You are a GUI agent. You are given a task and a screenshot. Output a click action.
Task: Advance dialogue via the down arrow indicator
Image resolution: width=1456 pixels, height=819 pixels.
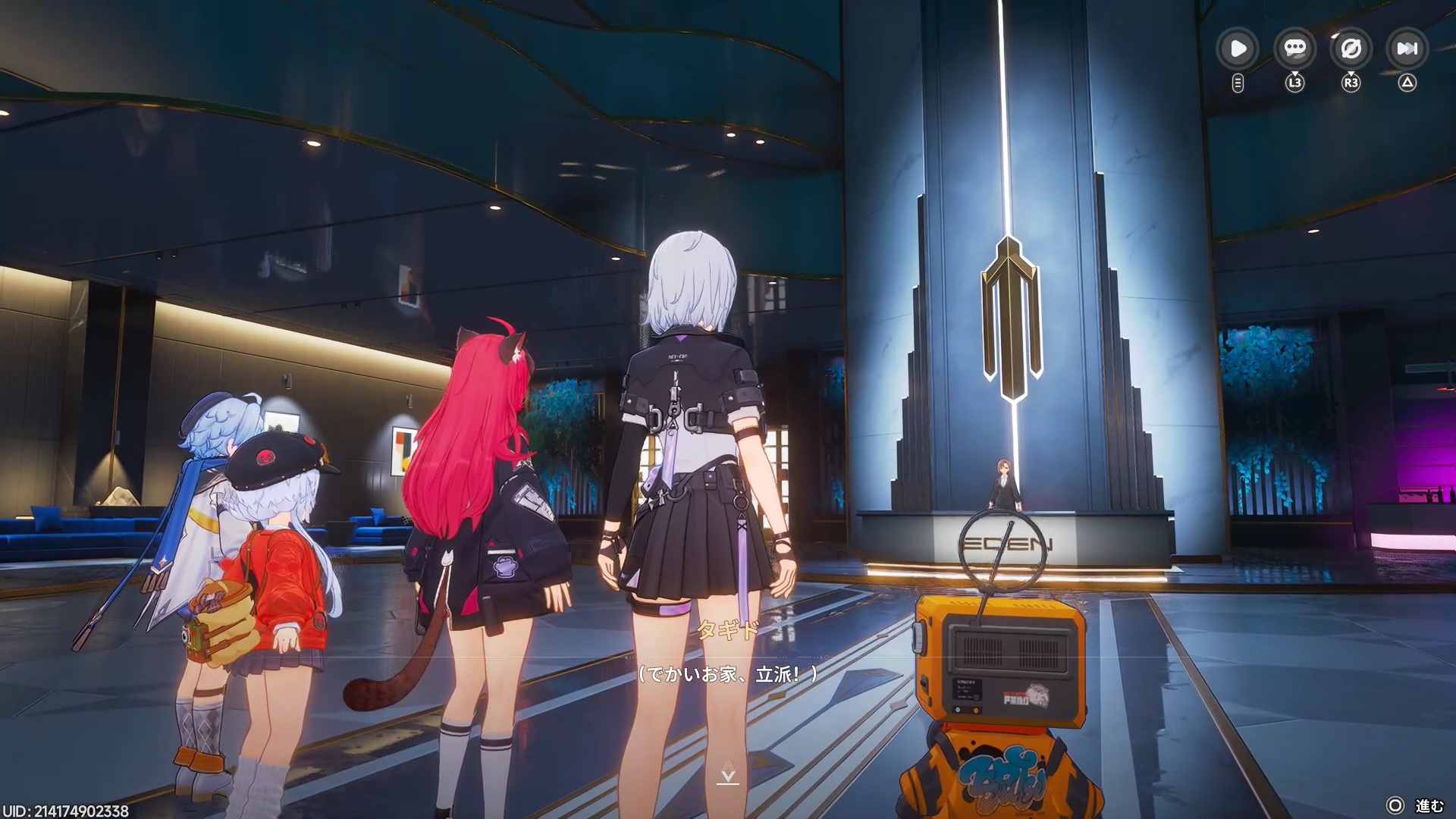(727, 774)
